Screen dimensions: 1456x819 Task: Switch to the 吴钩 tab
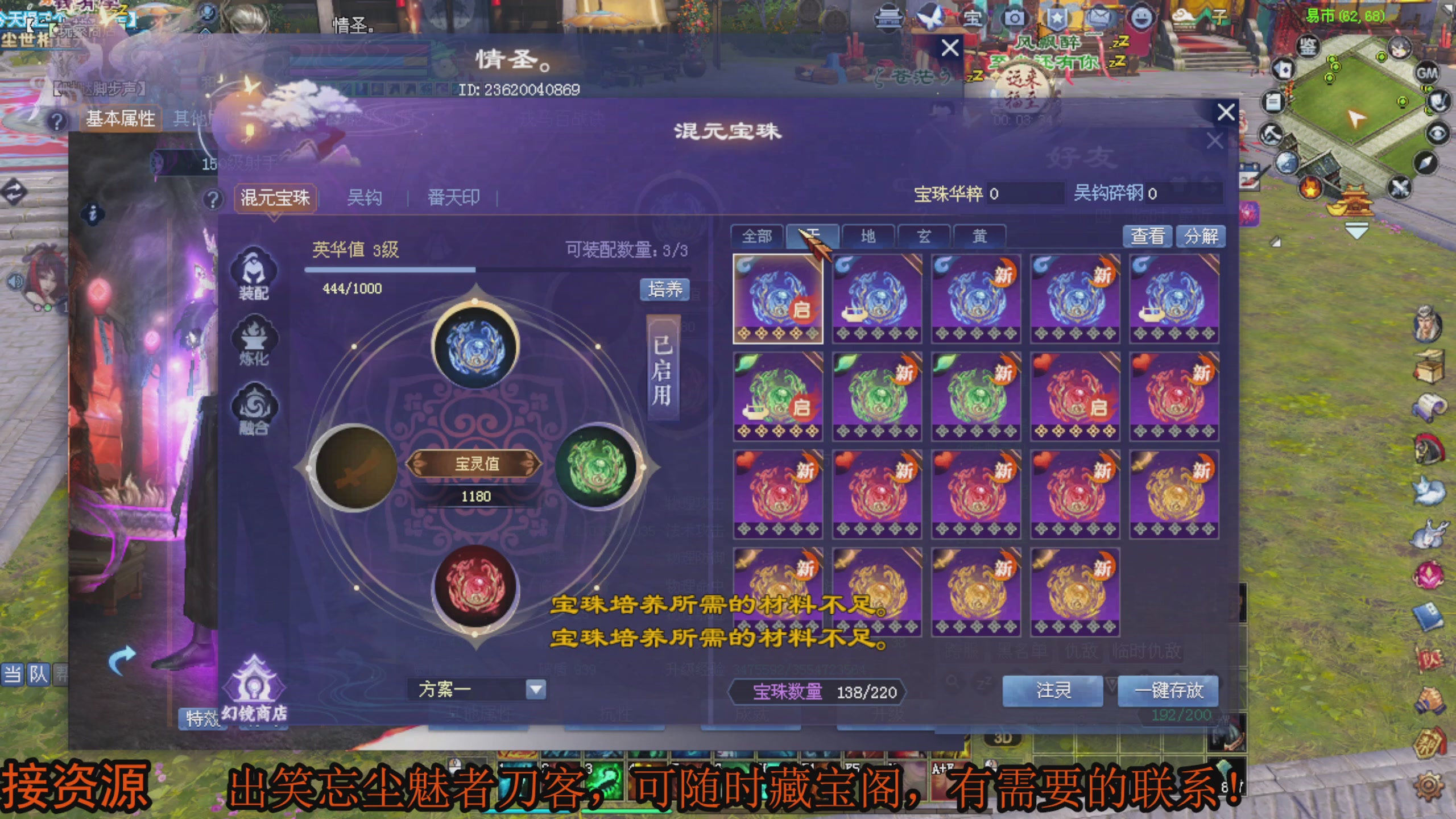tap(365, 197)
